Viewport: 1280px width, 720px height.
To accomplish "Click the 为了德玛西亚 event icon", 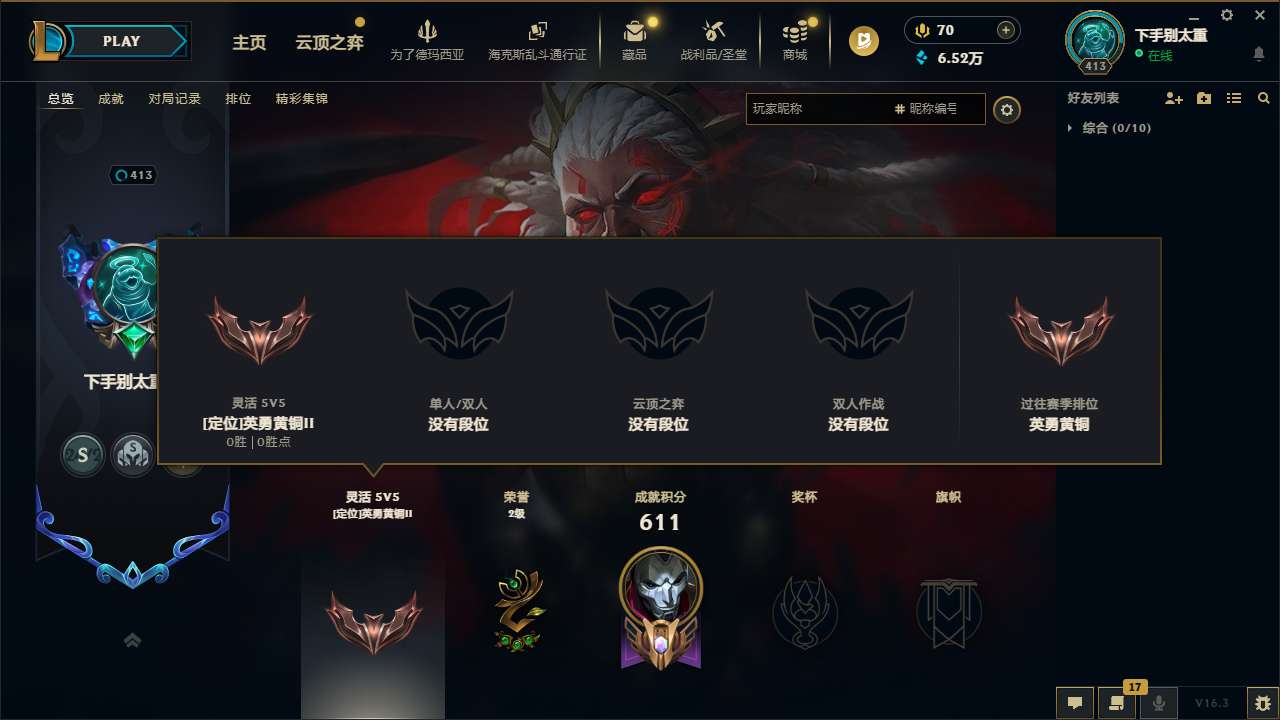I will pyautogui.click(x=428, y=40).
